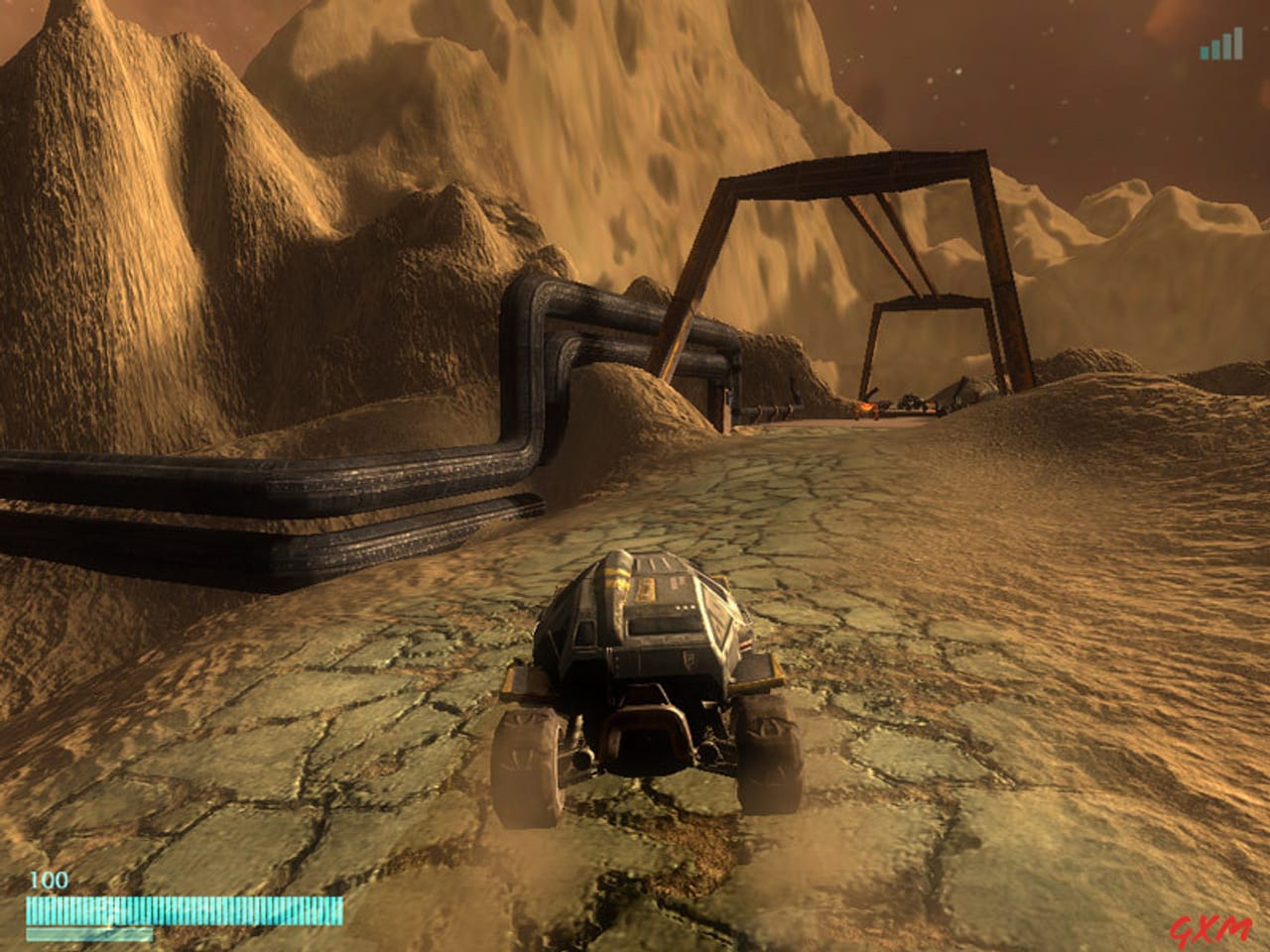Select the player's rover vehicle

pos(645,654)
